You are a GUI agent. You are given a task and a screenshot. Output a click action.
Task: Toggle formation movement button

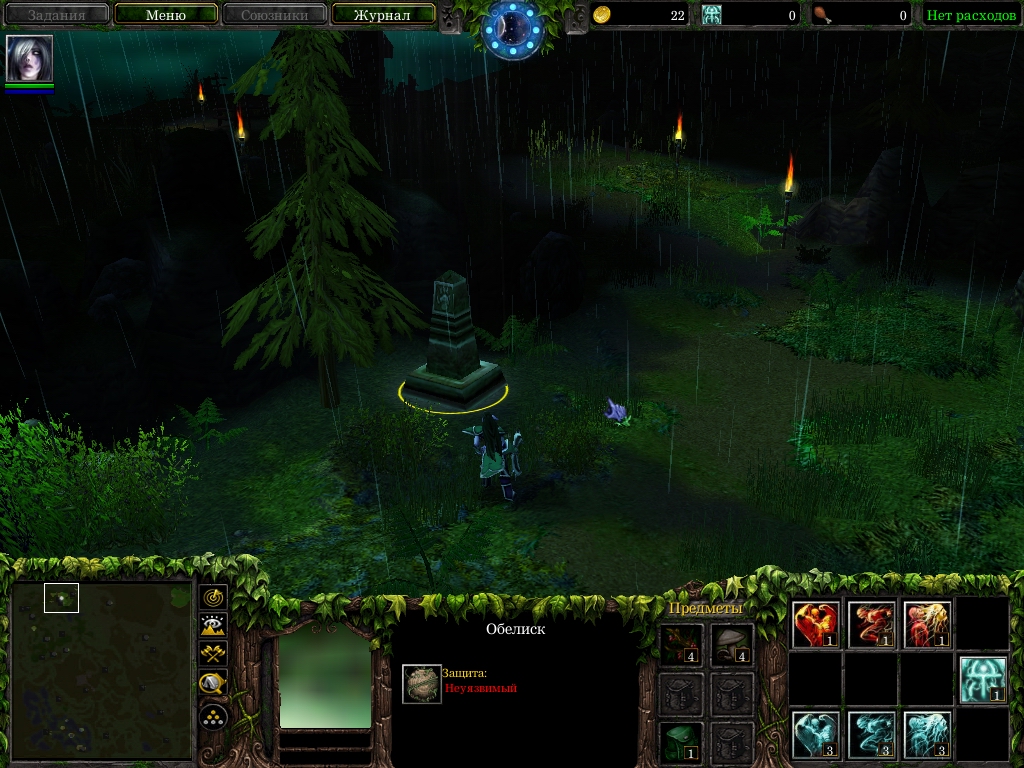[x=214, y=716]
